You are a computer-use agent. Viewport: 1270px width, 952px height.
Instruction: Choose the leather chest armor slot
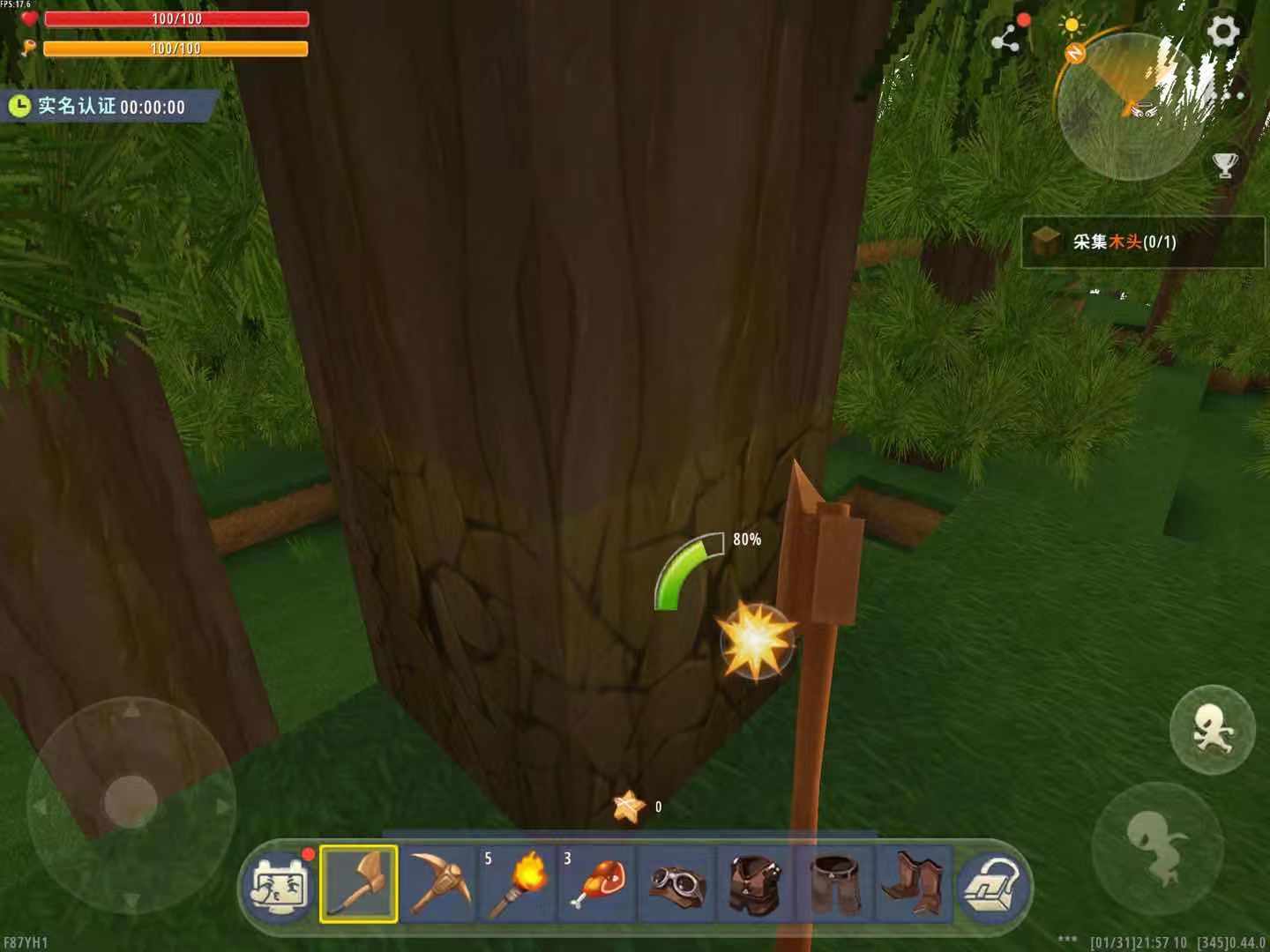click(756, 883)
